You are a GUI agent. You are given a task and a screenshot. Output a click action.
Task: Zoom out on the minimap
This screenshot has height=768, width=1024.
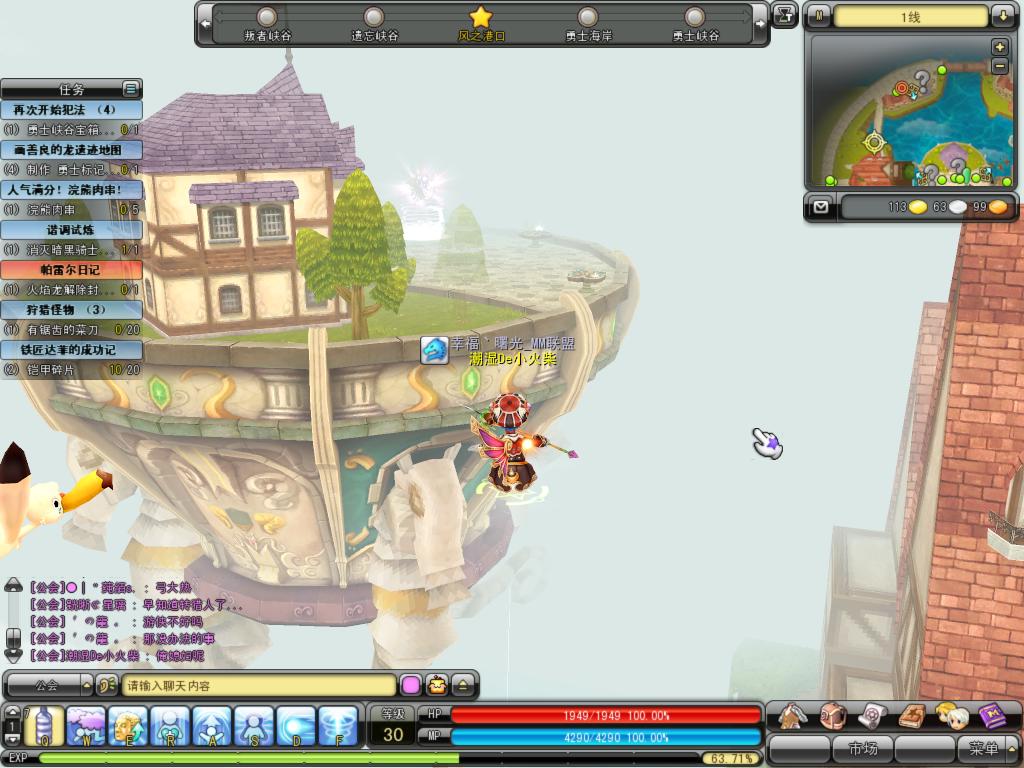point(999,65)
